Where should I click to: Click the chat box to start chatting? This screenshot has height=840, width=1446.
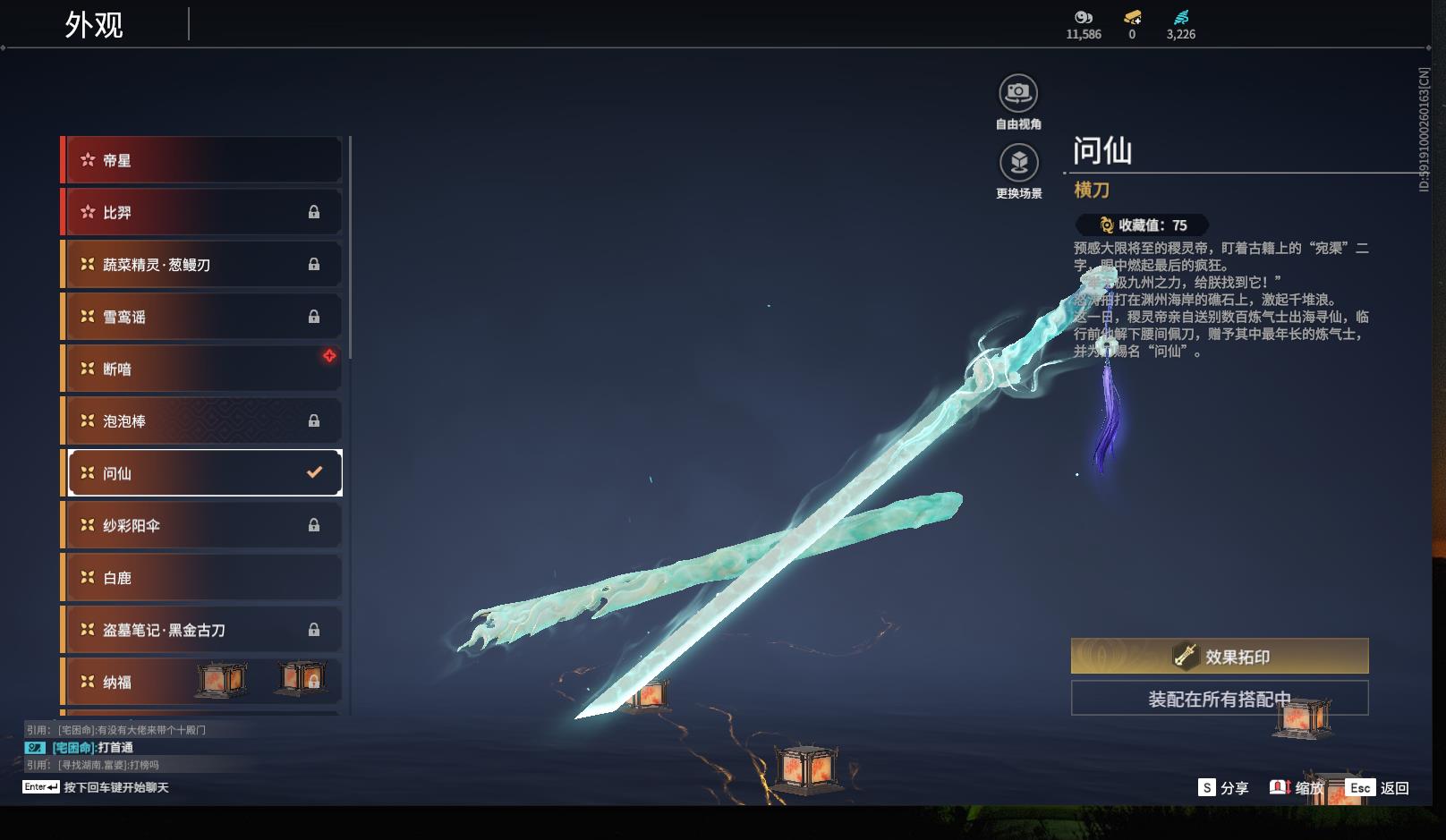[x=115, y=787]
